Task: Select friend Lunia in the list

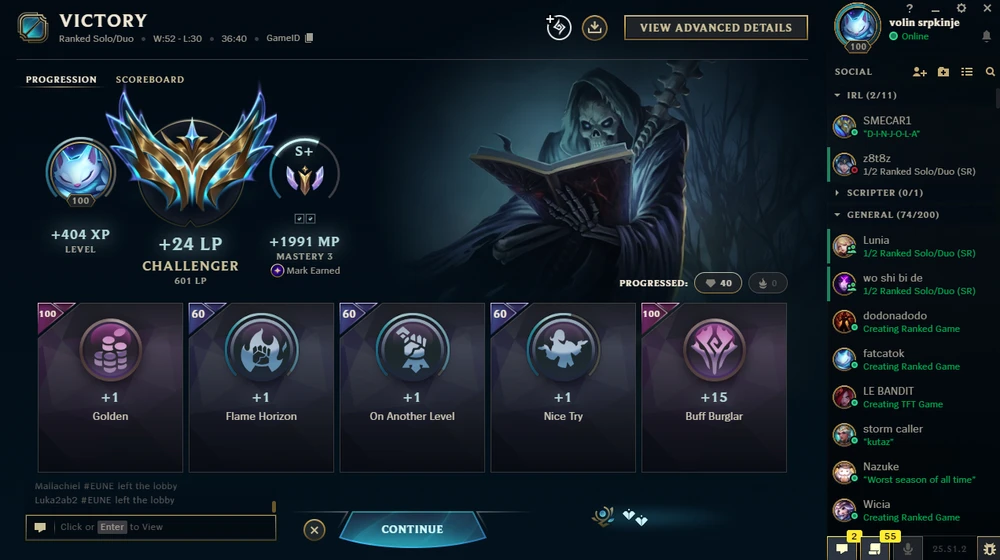Action: (900, 246)
